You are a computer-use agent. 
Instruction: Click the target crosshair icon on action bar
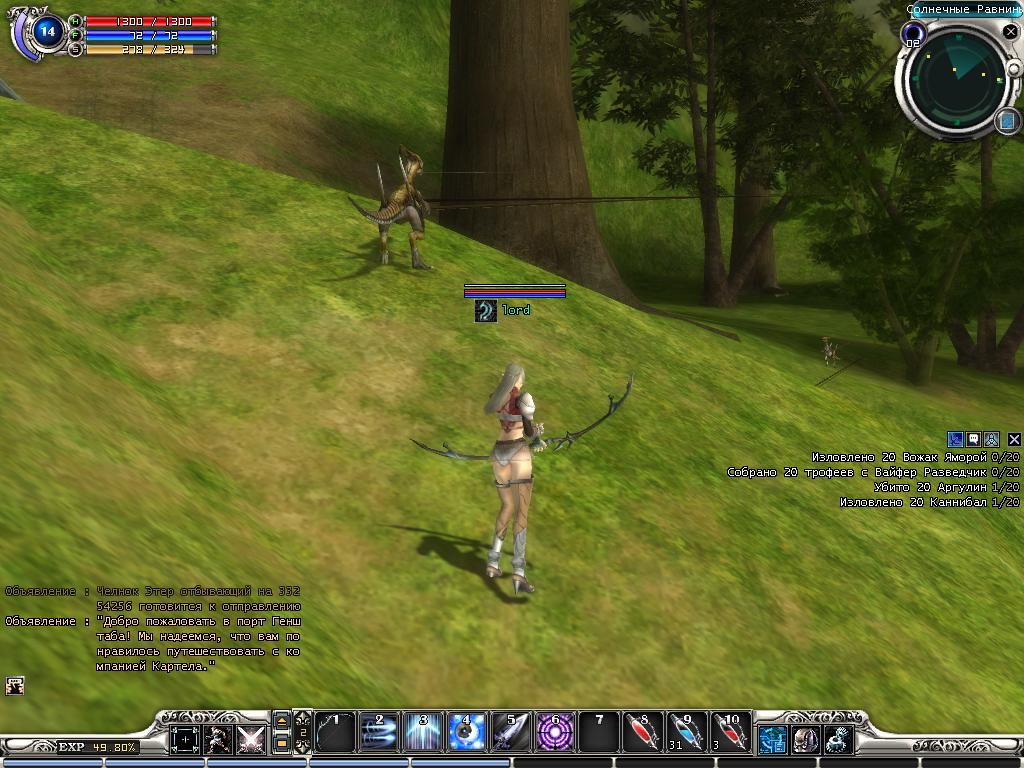point(185,740)
